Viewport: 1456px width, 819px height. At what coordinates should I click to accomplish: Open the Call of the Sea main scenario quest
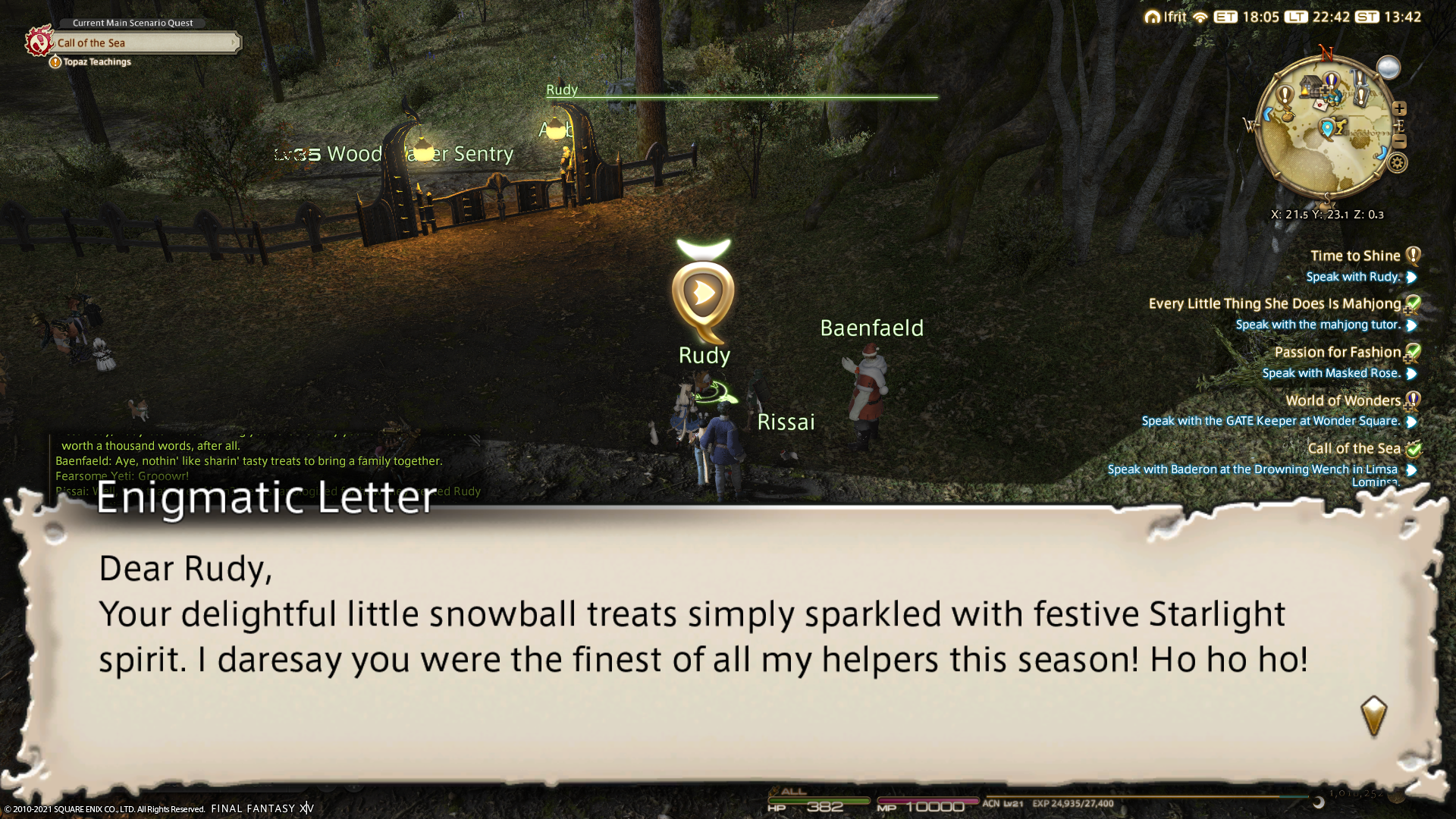point(144,43)
